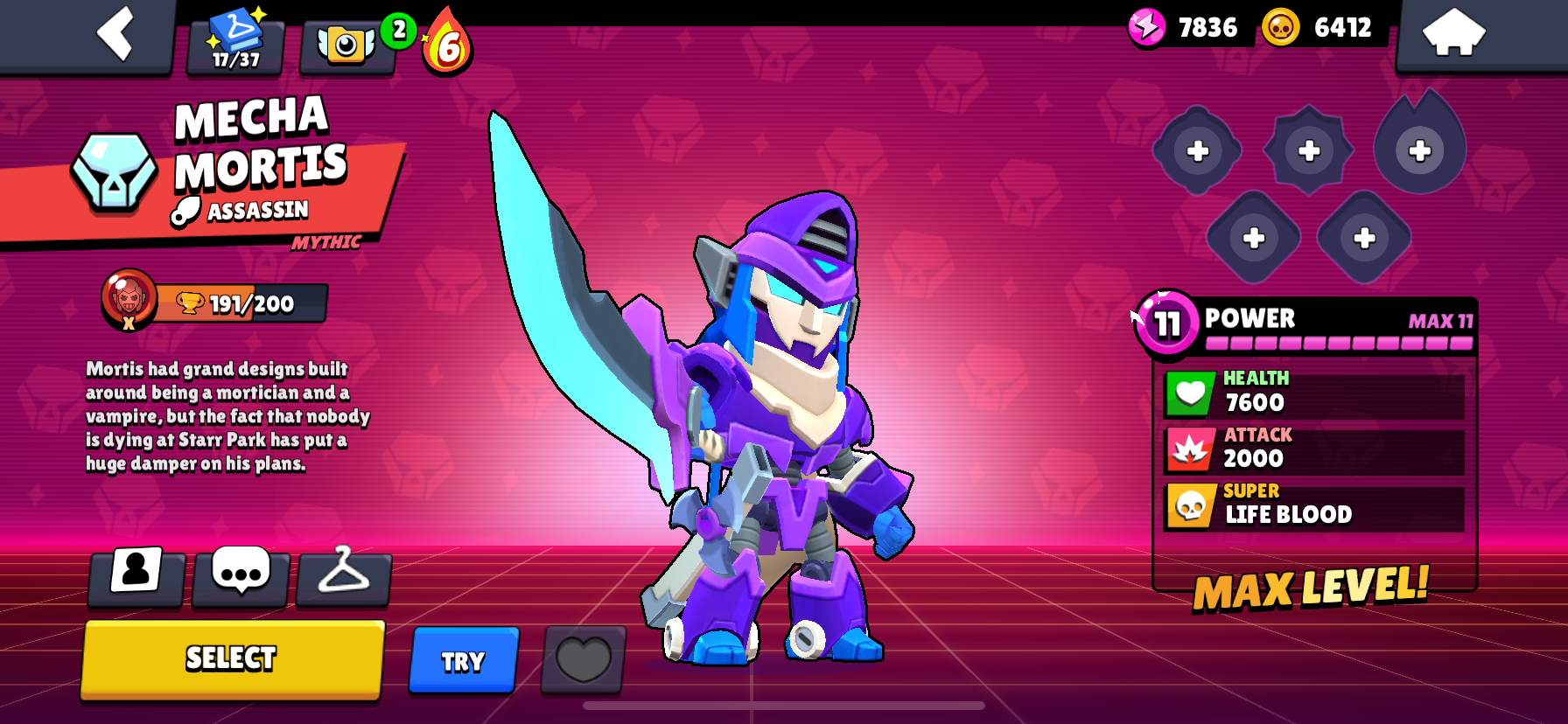The image size is (1568, 724).
Task: Click the Health stat row
Action: 1312,390
